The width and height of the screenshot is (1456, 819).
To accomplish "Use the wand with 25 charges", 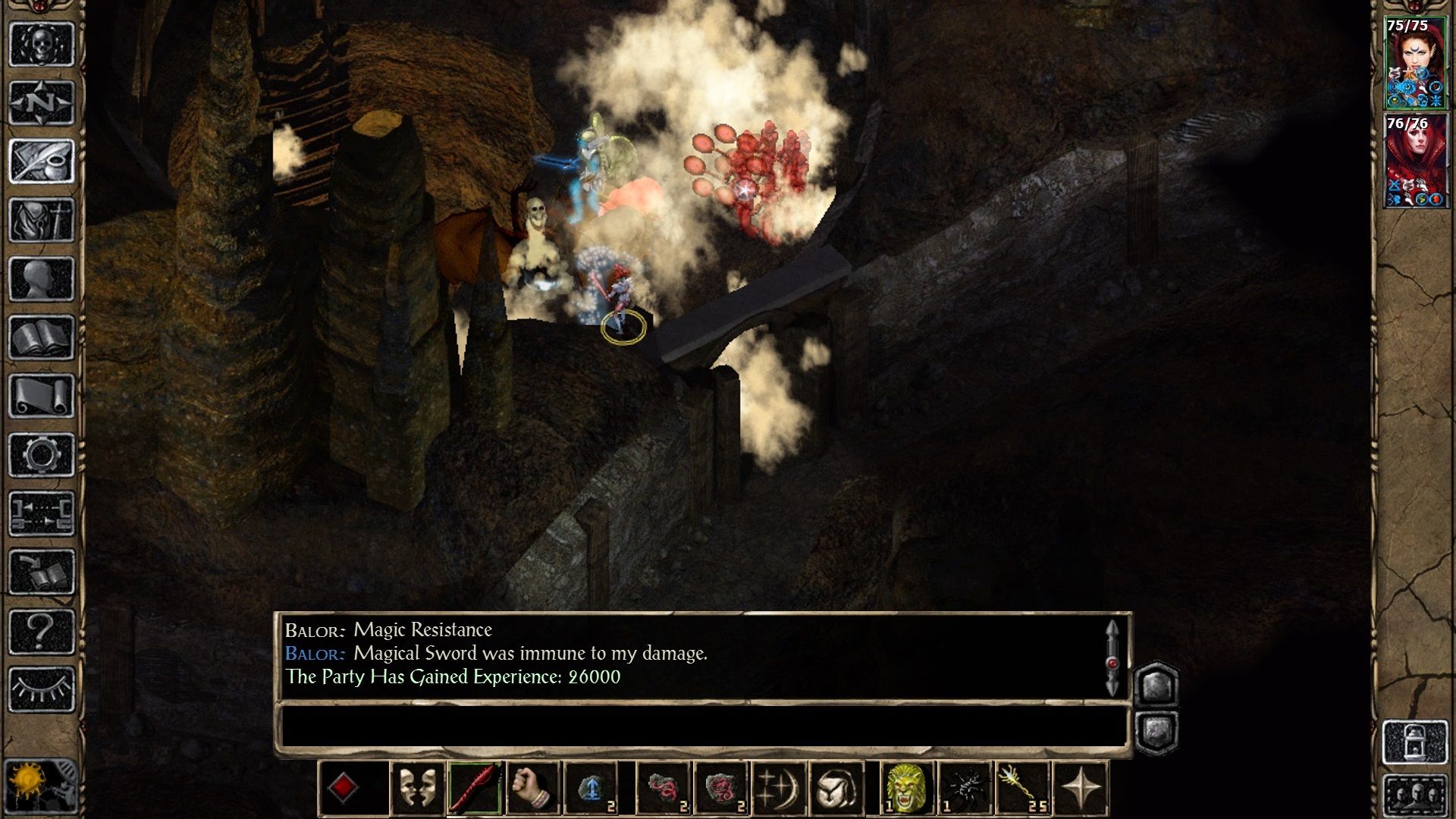I will click(x=1021, y=789).
